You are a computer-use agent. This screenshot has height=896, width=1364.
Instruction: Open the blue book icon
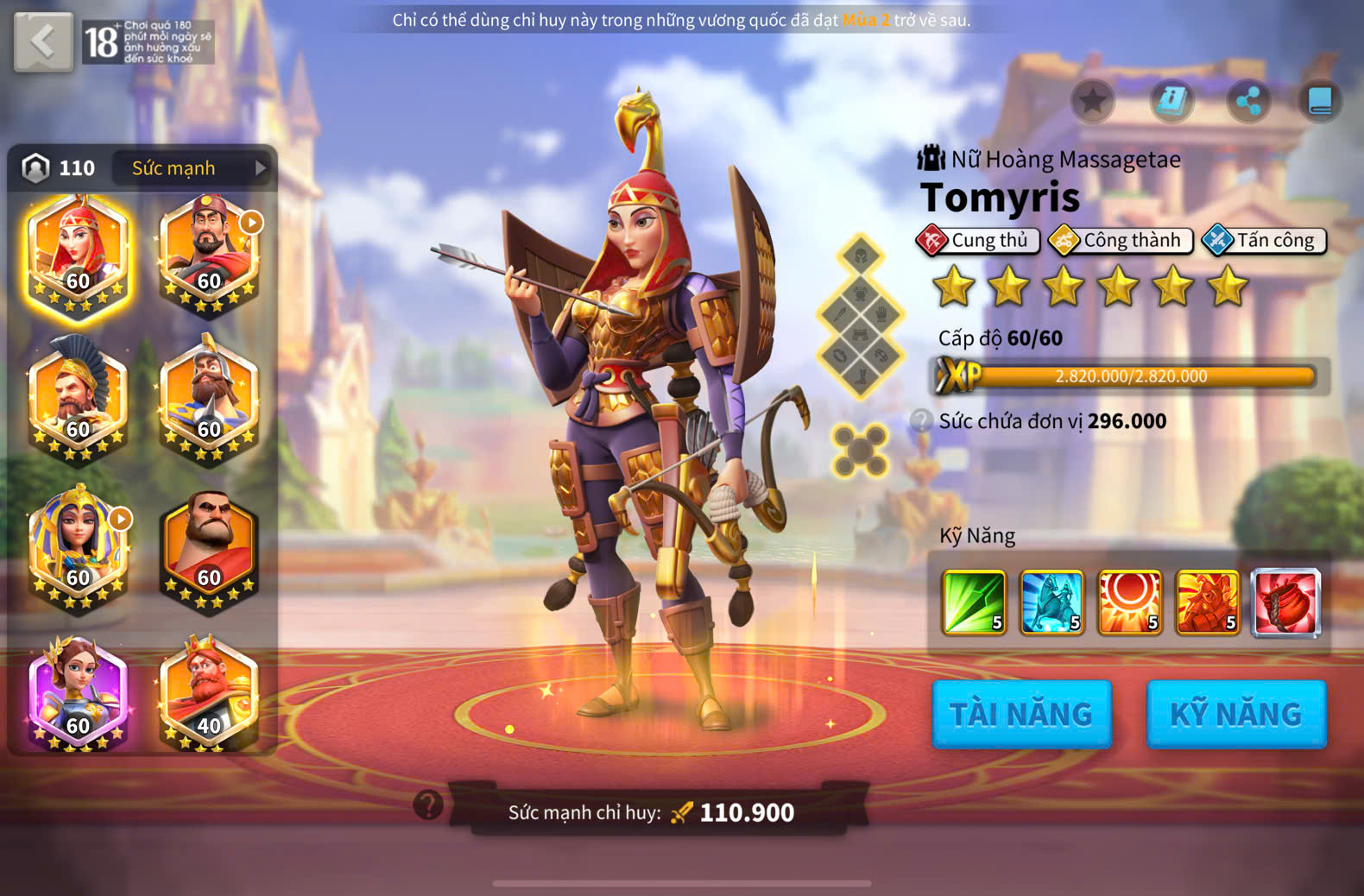point(1320,101)
